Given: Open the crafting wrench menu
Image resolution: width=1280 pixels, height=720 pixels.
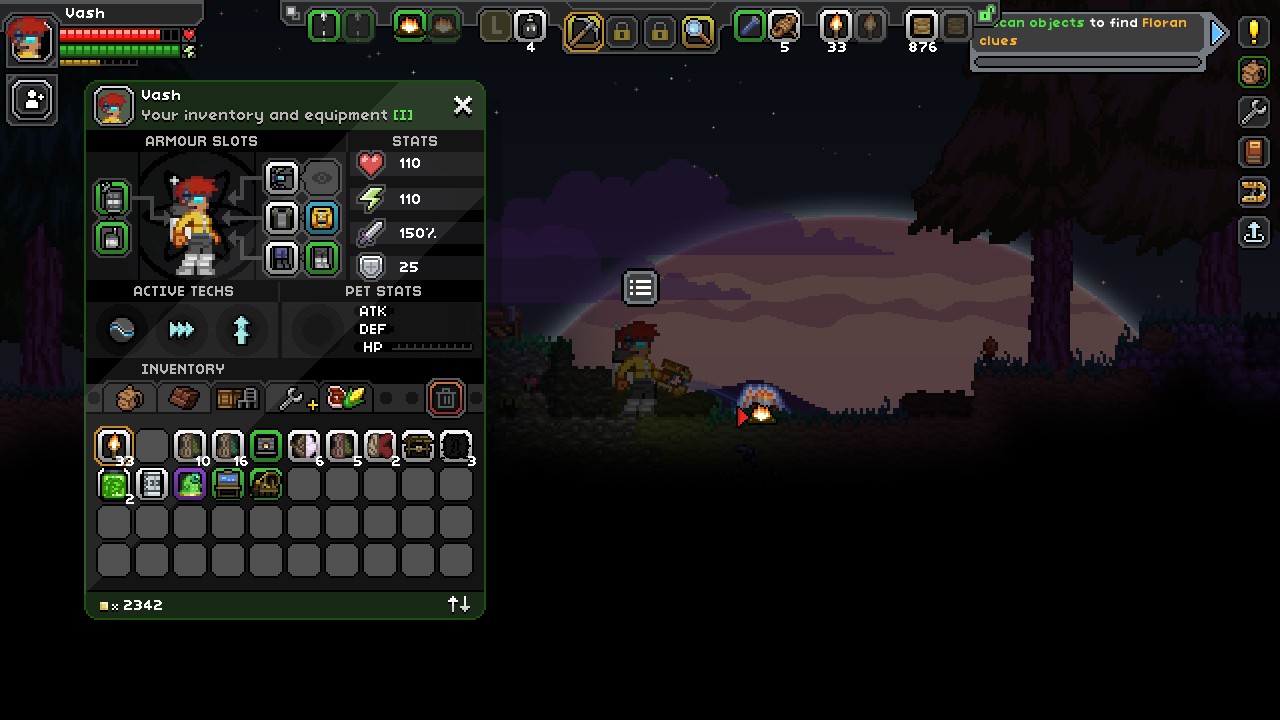Looking at the screenshot, I should 1253,111.
